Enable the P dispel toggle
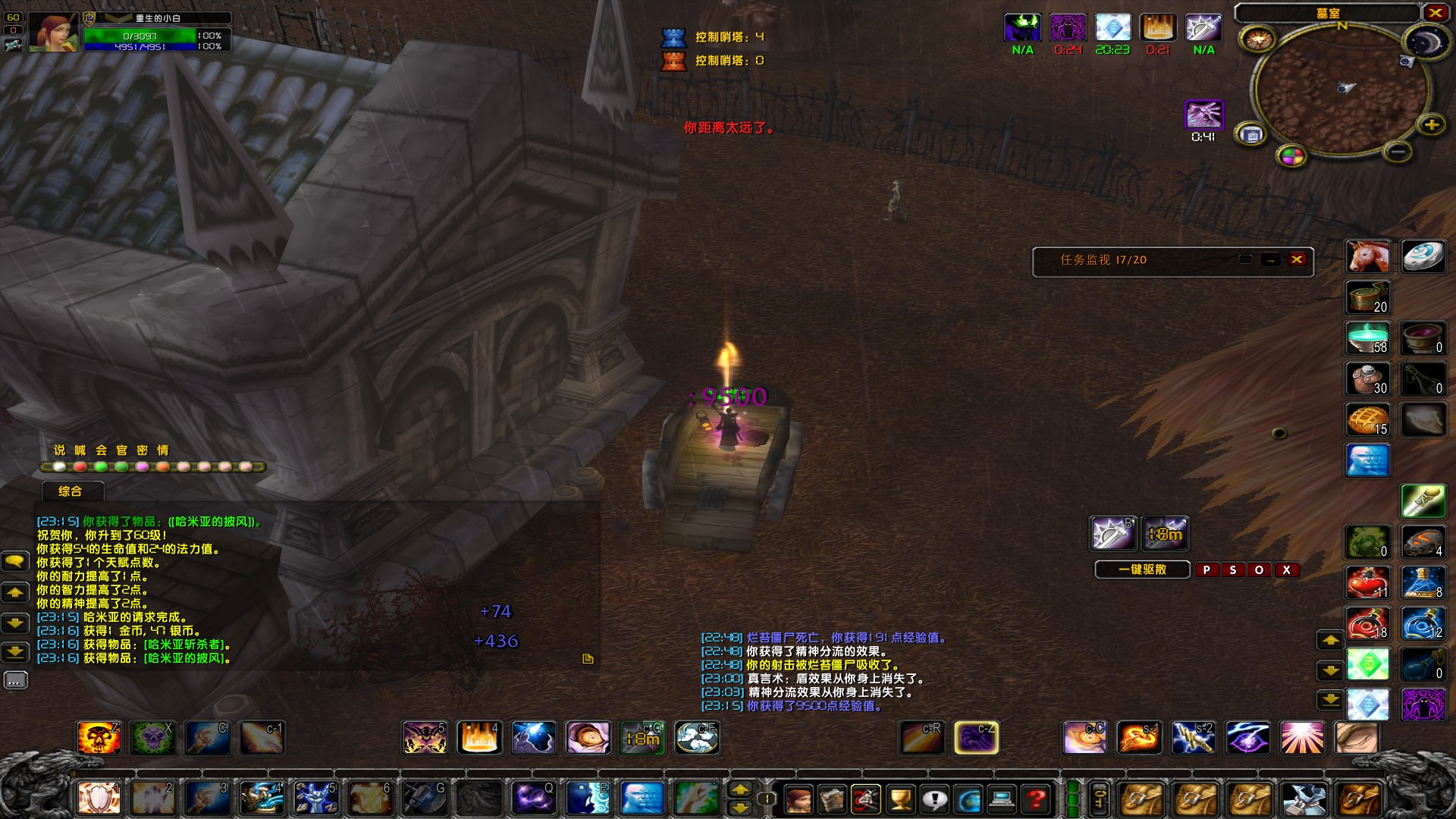1456x819 pixels. coord(1207,570)
